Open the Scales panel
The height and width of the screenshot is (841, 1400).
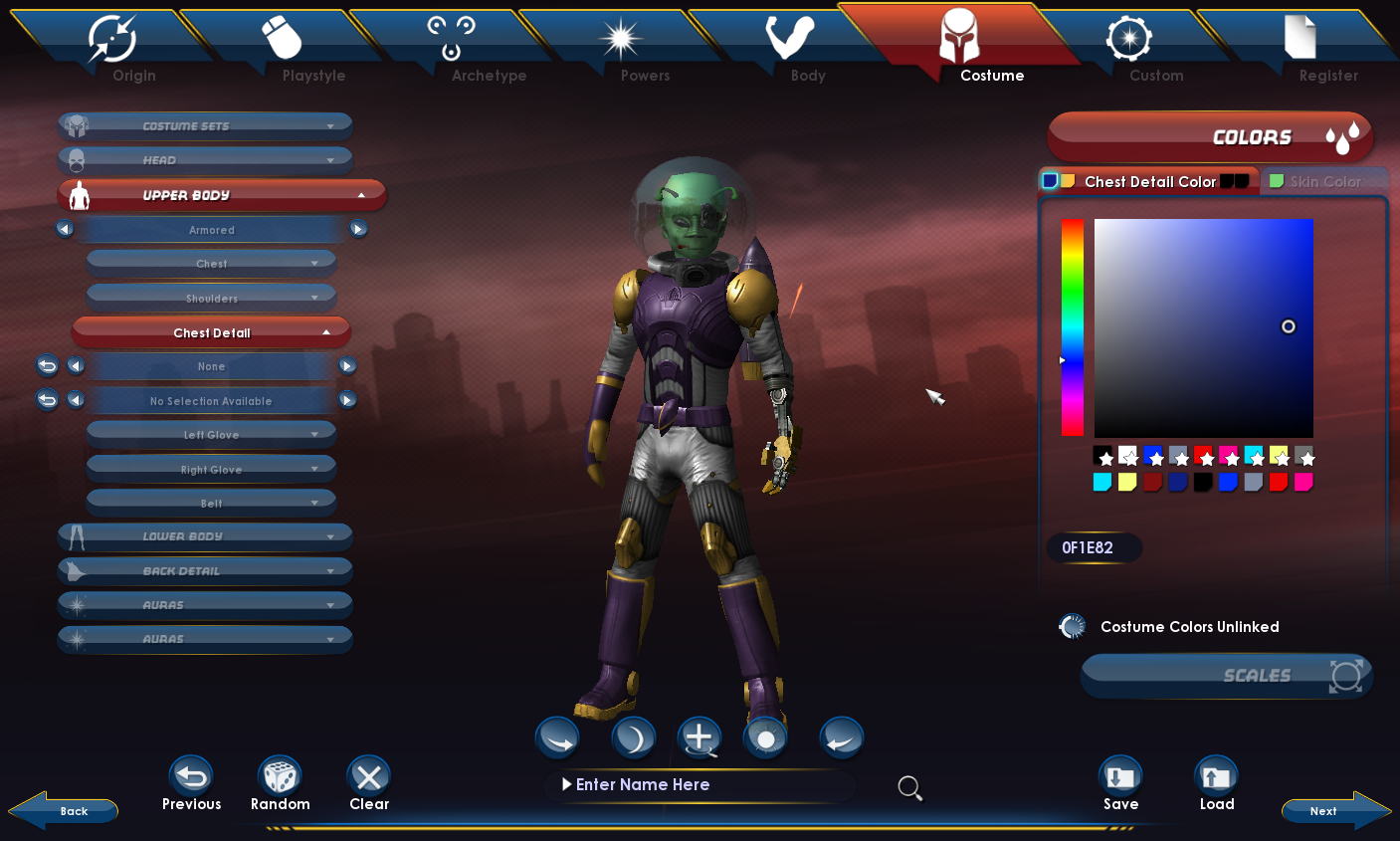1227,676
